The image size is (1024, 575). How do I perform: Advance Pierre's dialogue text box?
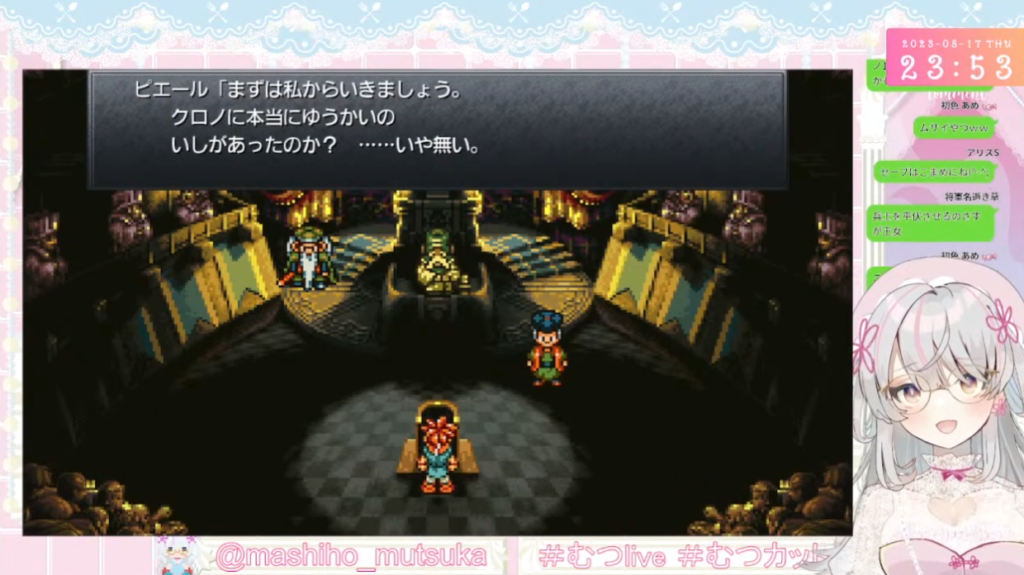click(437, 129)
